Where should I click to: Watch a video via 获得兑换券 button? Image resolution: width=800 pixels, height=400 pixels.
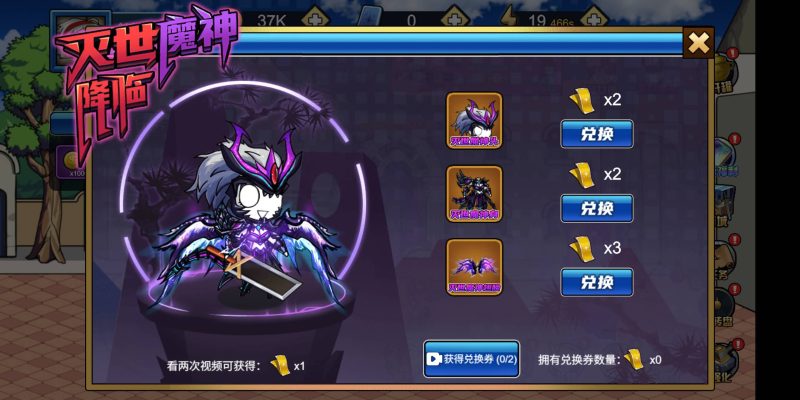(472, 359)
